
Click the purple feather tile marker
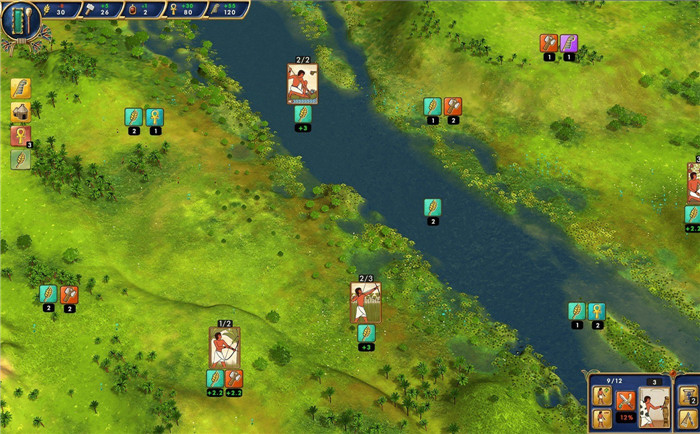tap(568, 43)
